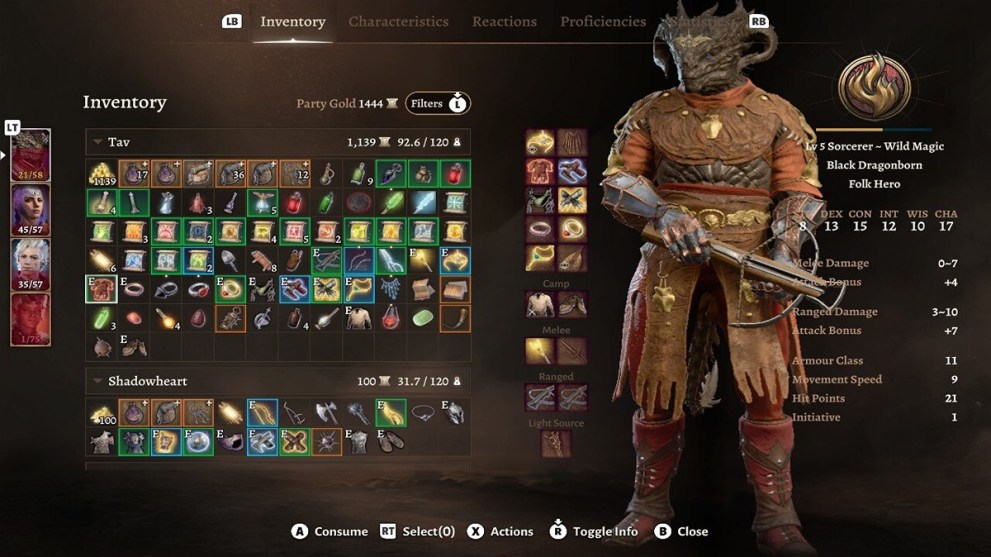
Task: Open the inventory Filters button
Action: coord(437,103)
